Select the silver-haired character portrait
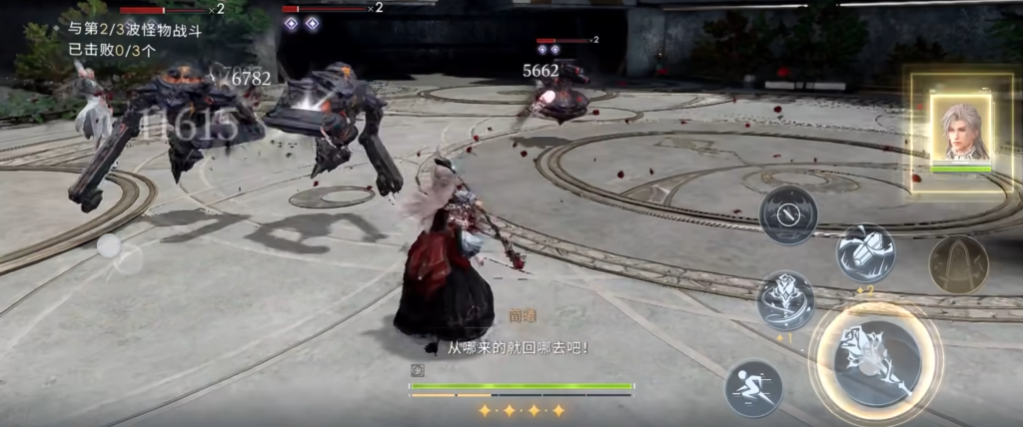 tap(961, 130)
